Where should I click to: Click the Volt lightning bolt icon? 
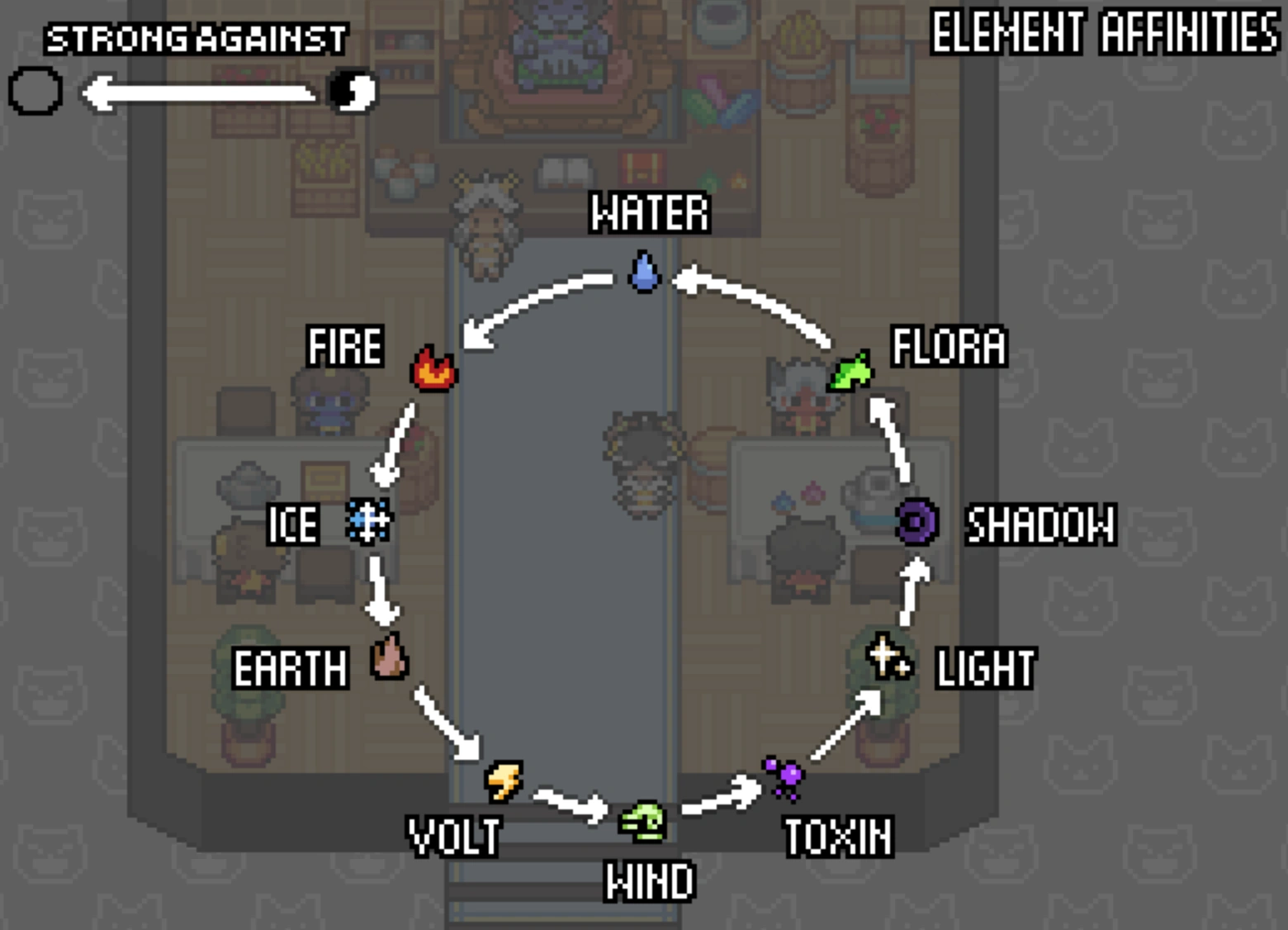(501, 783)
